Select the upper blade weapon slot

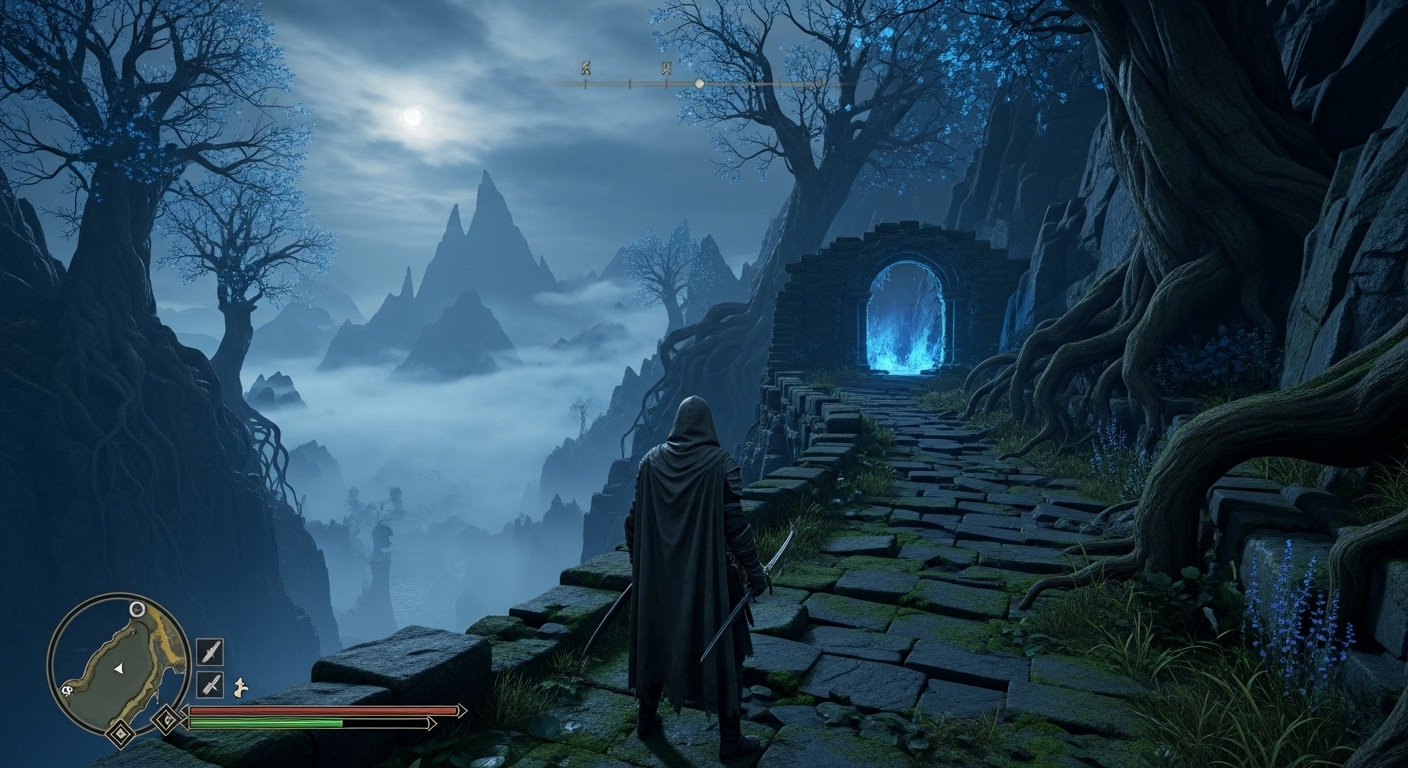pos(210,652)
